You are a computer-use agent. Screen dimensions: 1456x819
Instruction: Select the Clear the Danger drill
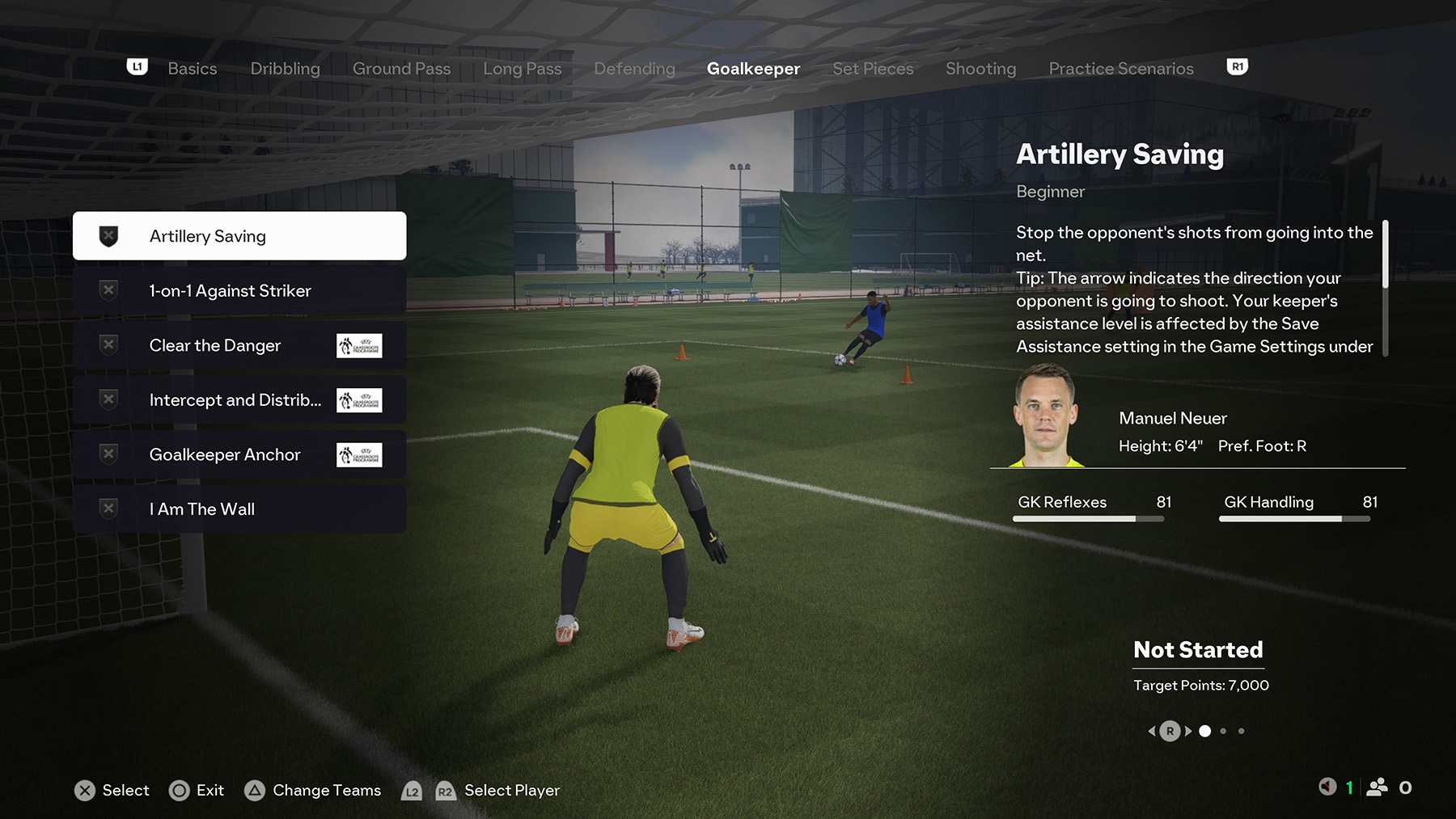[x=214, y=344]
